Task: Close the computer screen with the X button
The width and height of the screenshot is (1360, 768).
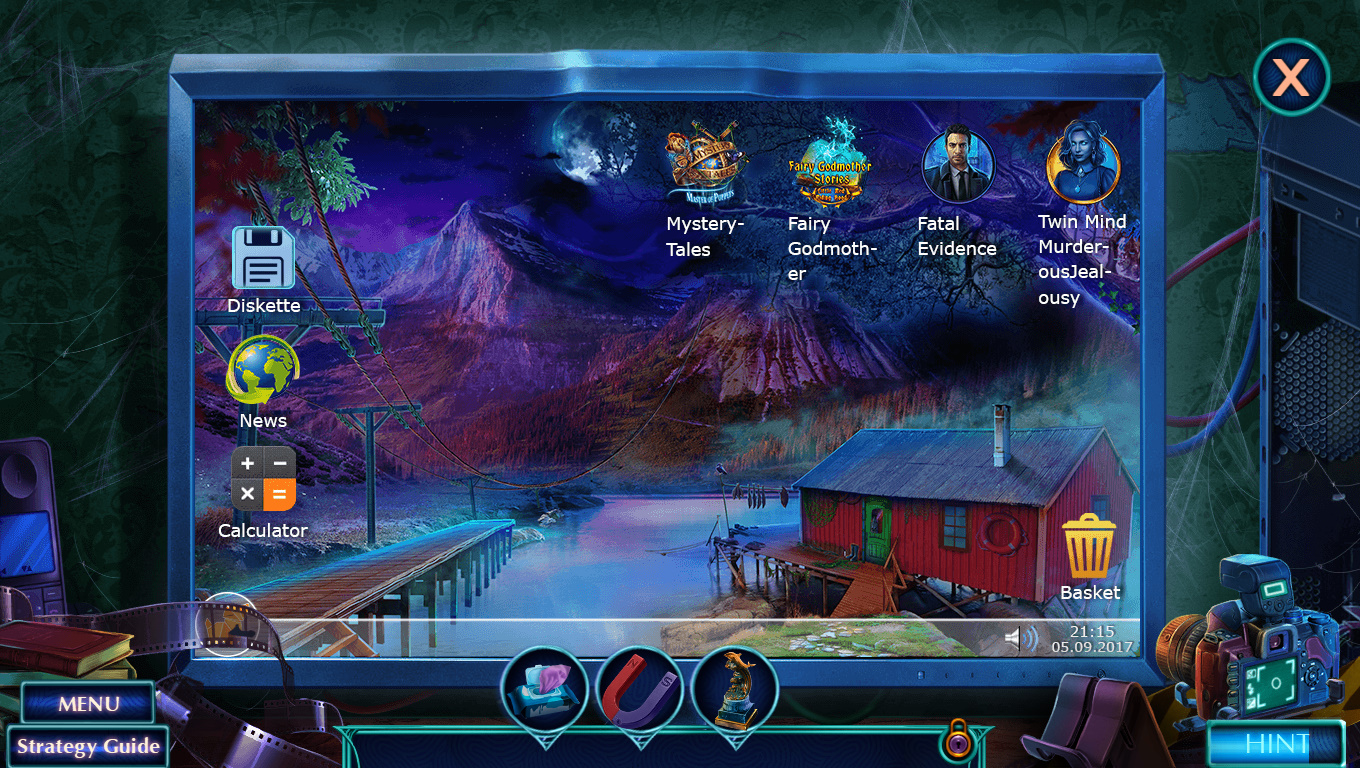Action: [x=1290, y=77]
